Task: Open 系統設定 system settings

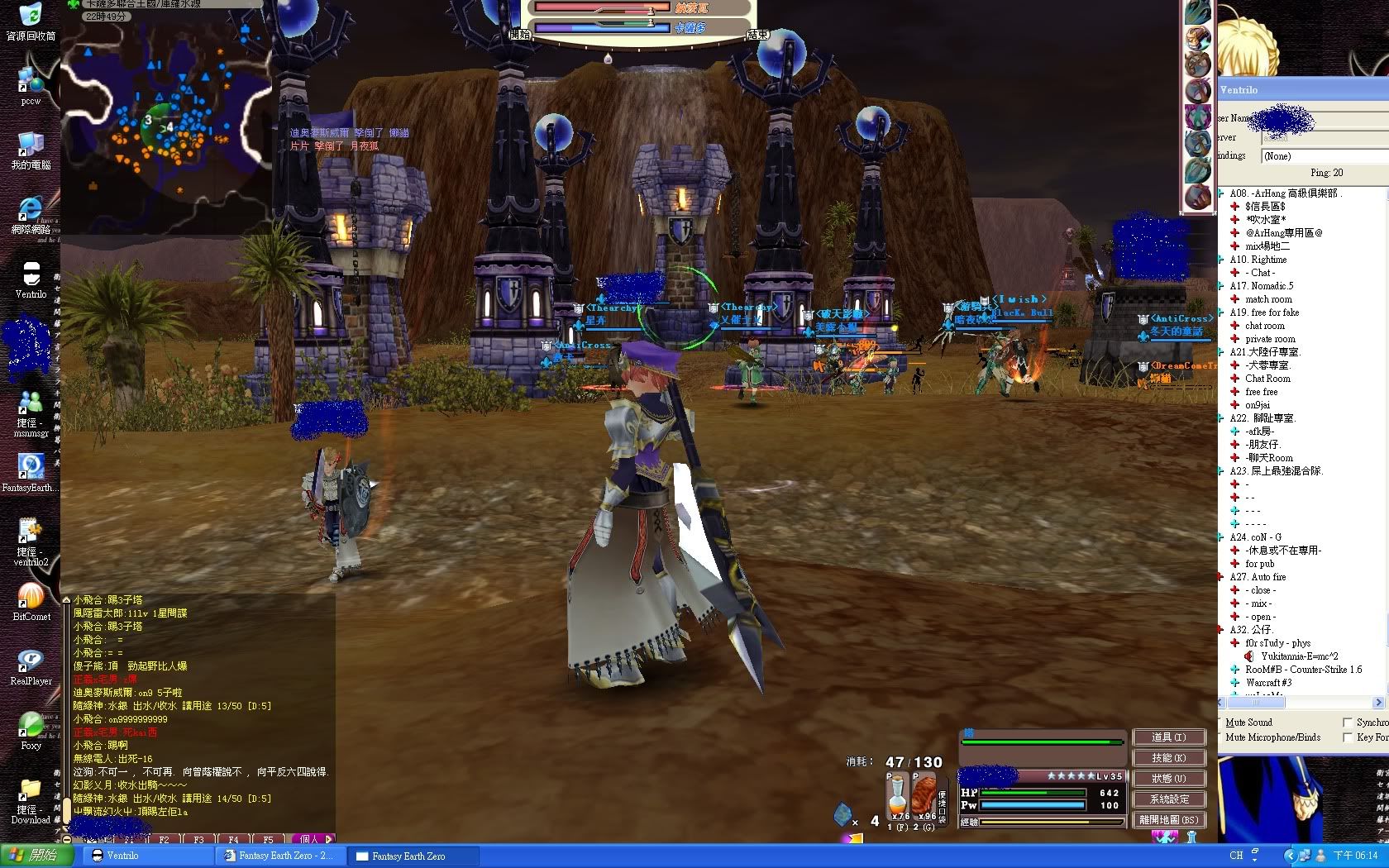Action: 1168,799
